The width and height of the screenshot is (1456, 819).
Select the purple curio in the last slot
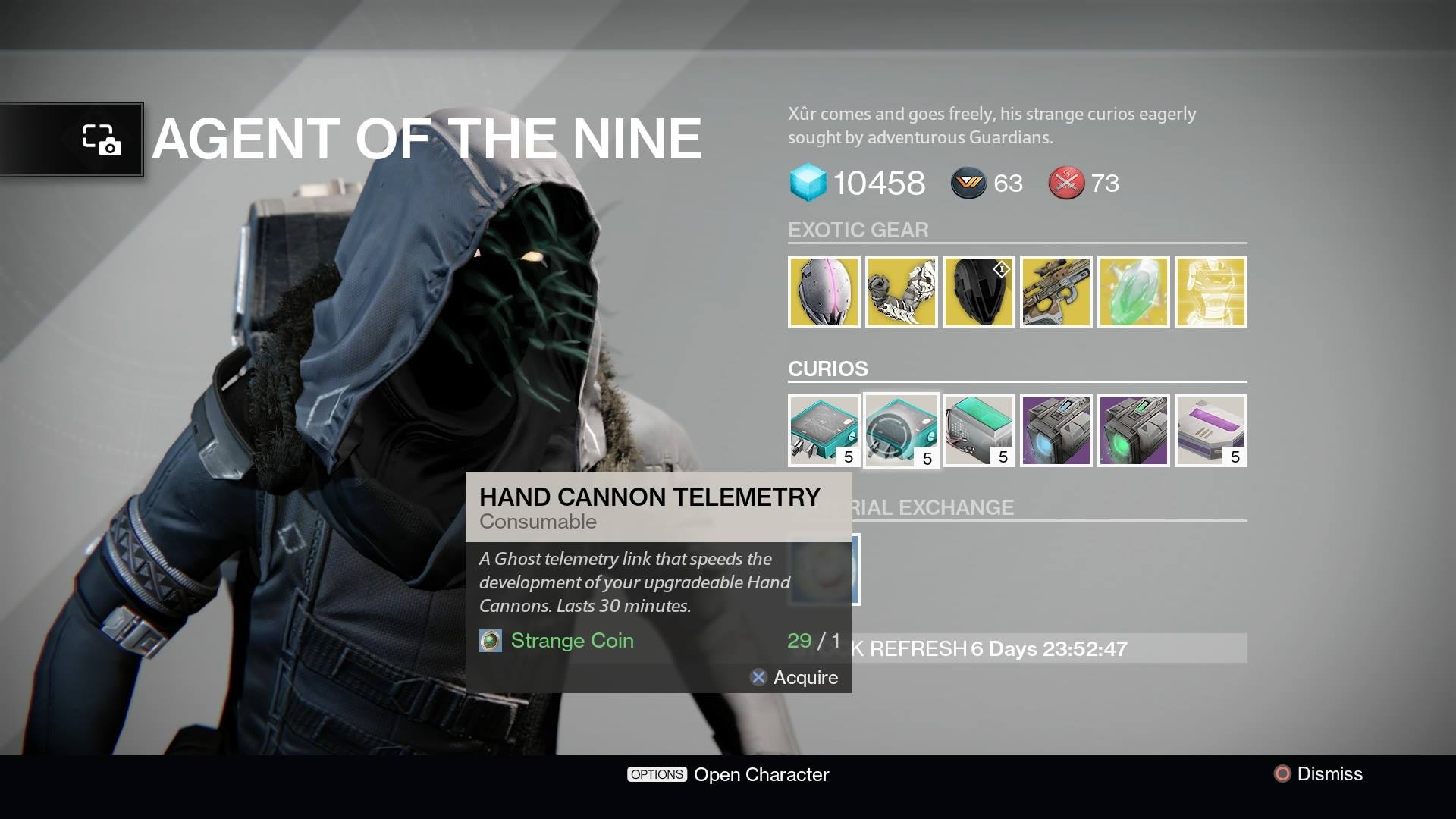tap(1210, 430)
